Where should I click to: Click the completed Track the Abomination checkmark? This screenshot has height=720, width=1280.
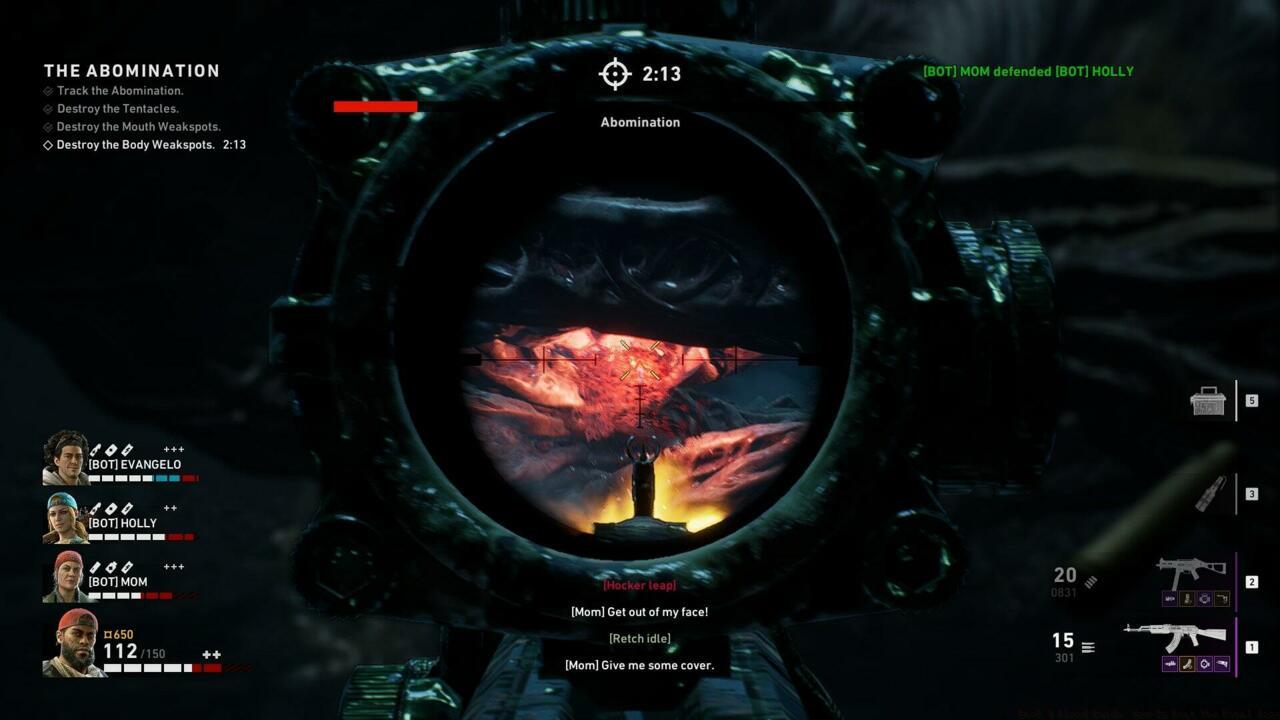click(x=46, y=91)
